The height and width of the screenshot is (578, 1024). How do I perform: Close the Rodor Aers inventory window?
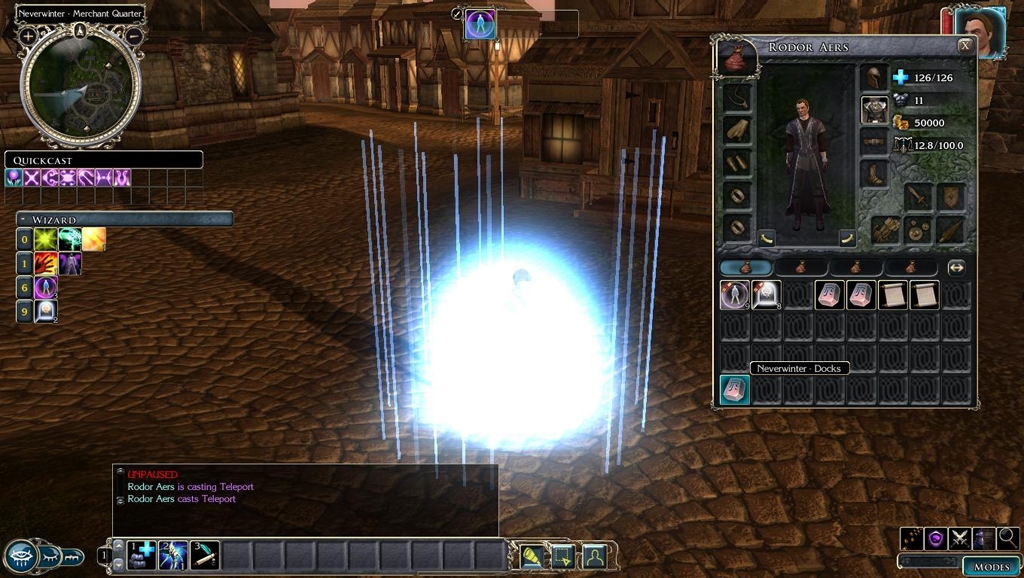coord(964,45)
